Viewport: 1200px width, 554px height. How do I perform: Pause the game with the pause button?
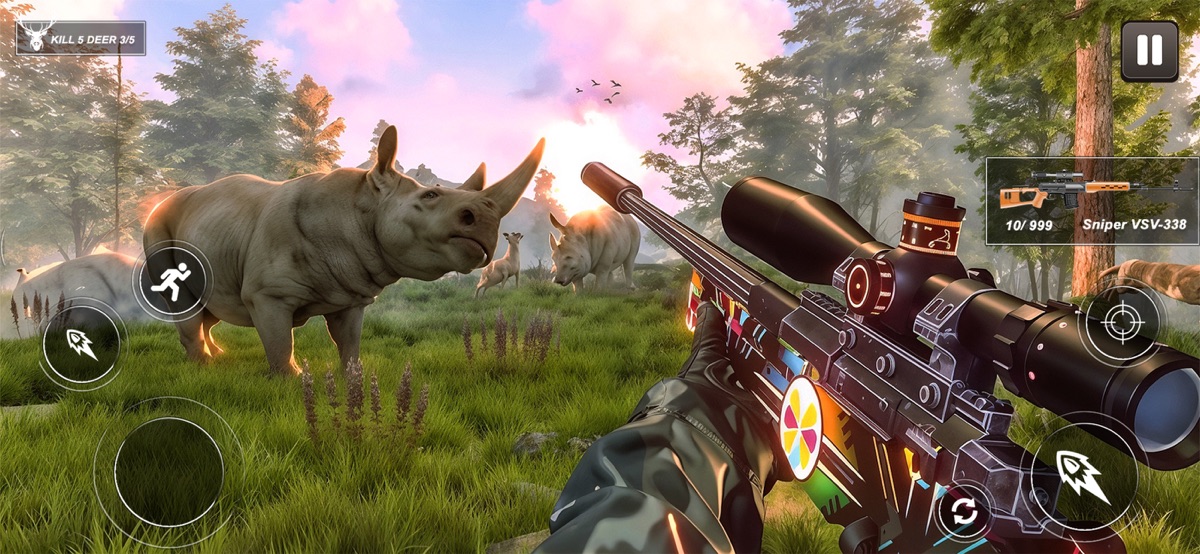pos(1149,51)
